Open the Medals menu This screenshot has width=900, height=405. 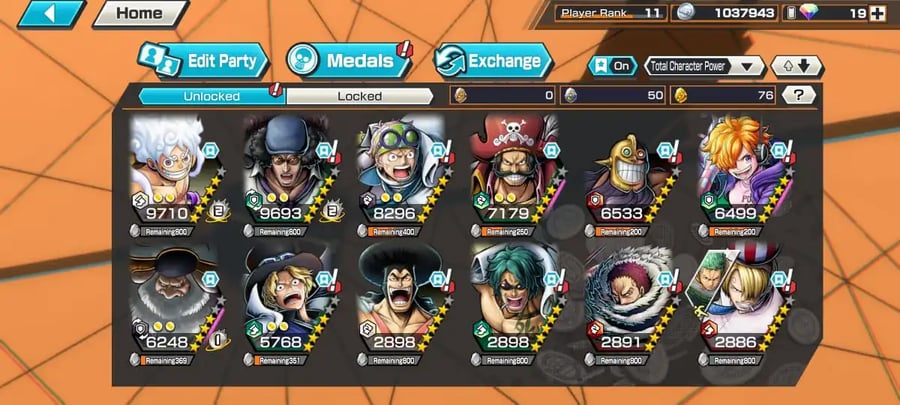(347, 61)
